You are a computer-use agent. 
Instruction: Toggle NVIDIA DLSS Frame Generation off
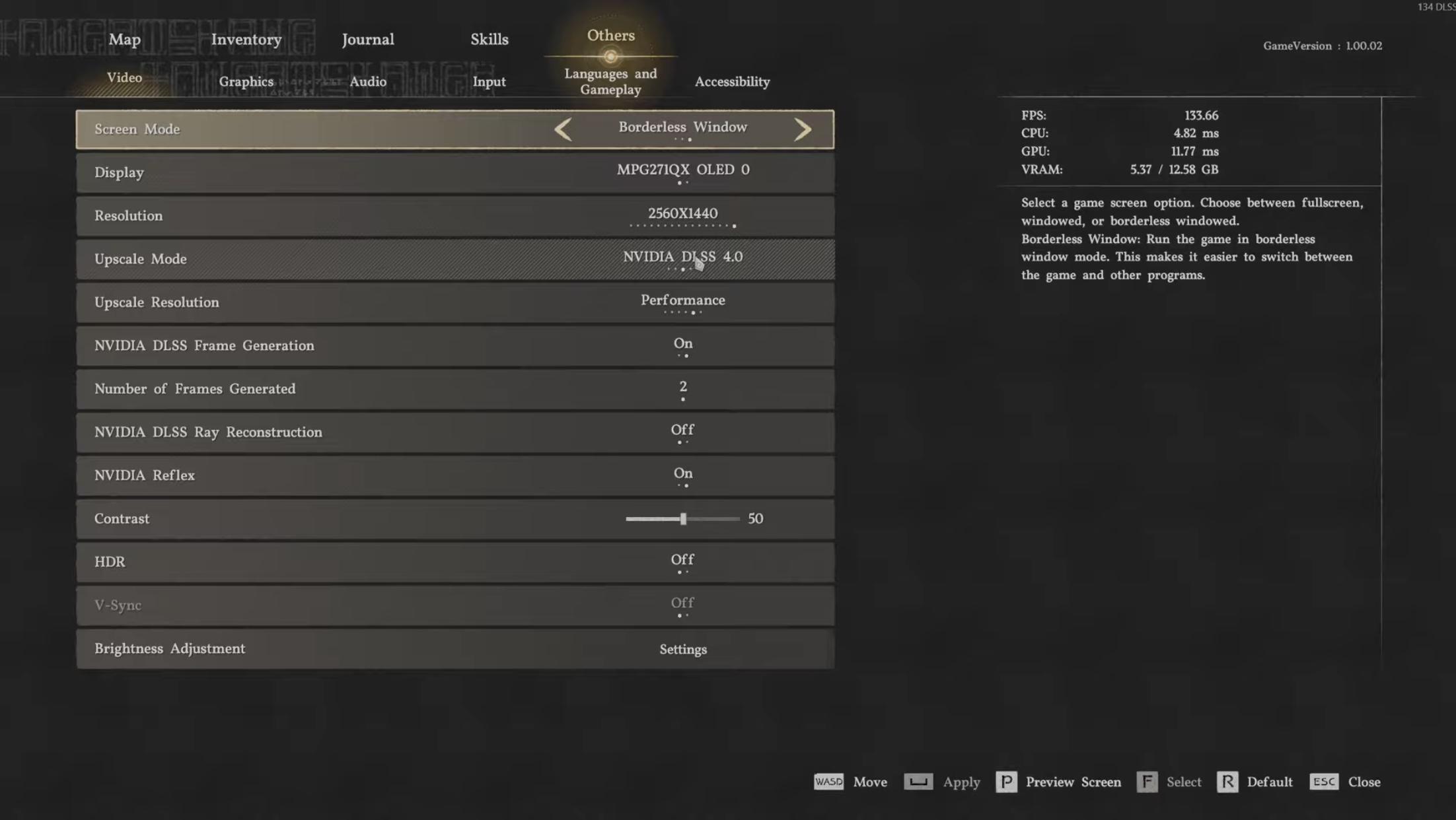point(682,344)
